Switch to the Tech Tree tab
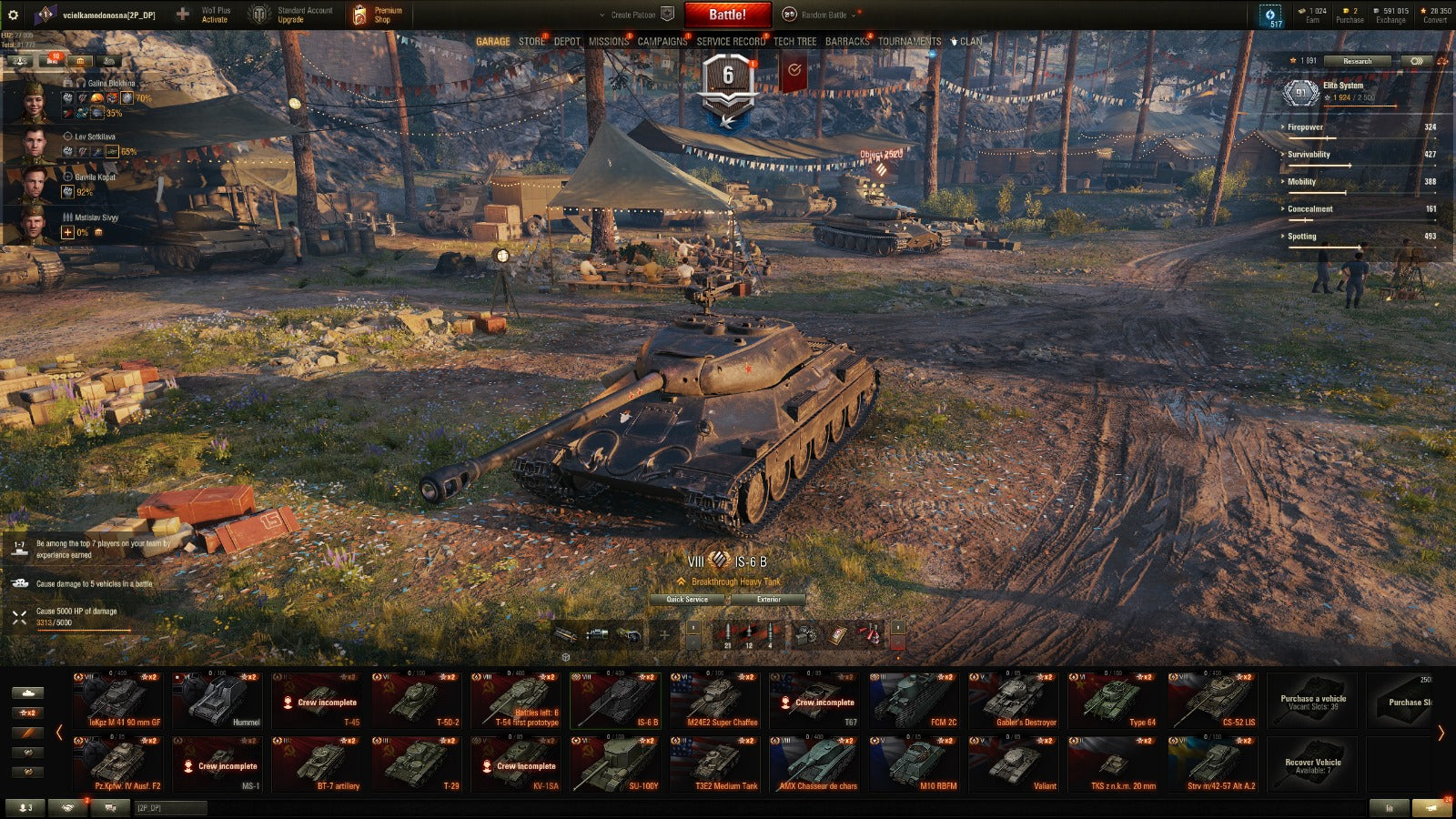The image size is (1456, 819). pyautogui.click(x=794, y=42)
